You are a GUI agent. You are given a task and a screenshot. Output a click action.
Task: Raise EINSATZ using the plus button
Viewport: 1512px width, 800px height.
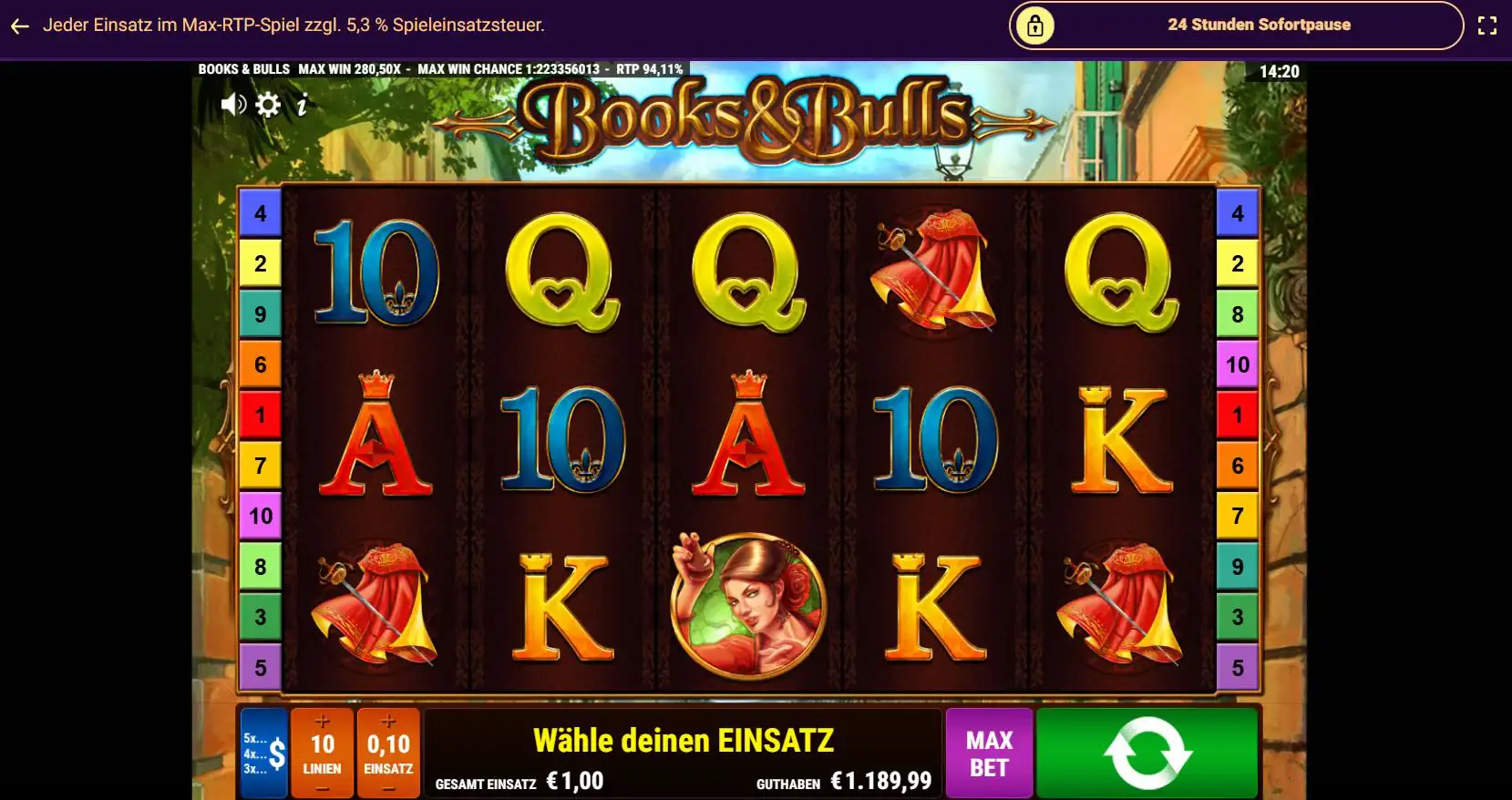click(x=389, y=719)
